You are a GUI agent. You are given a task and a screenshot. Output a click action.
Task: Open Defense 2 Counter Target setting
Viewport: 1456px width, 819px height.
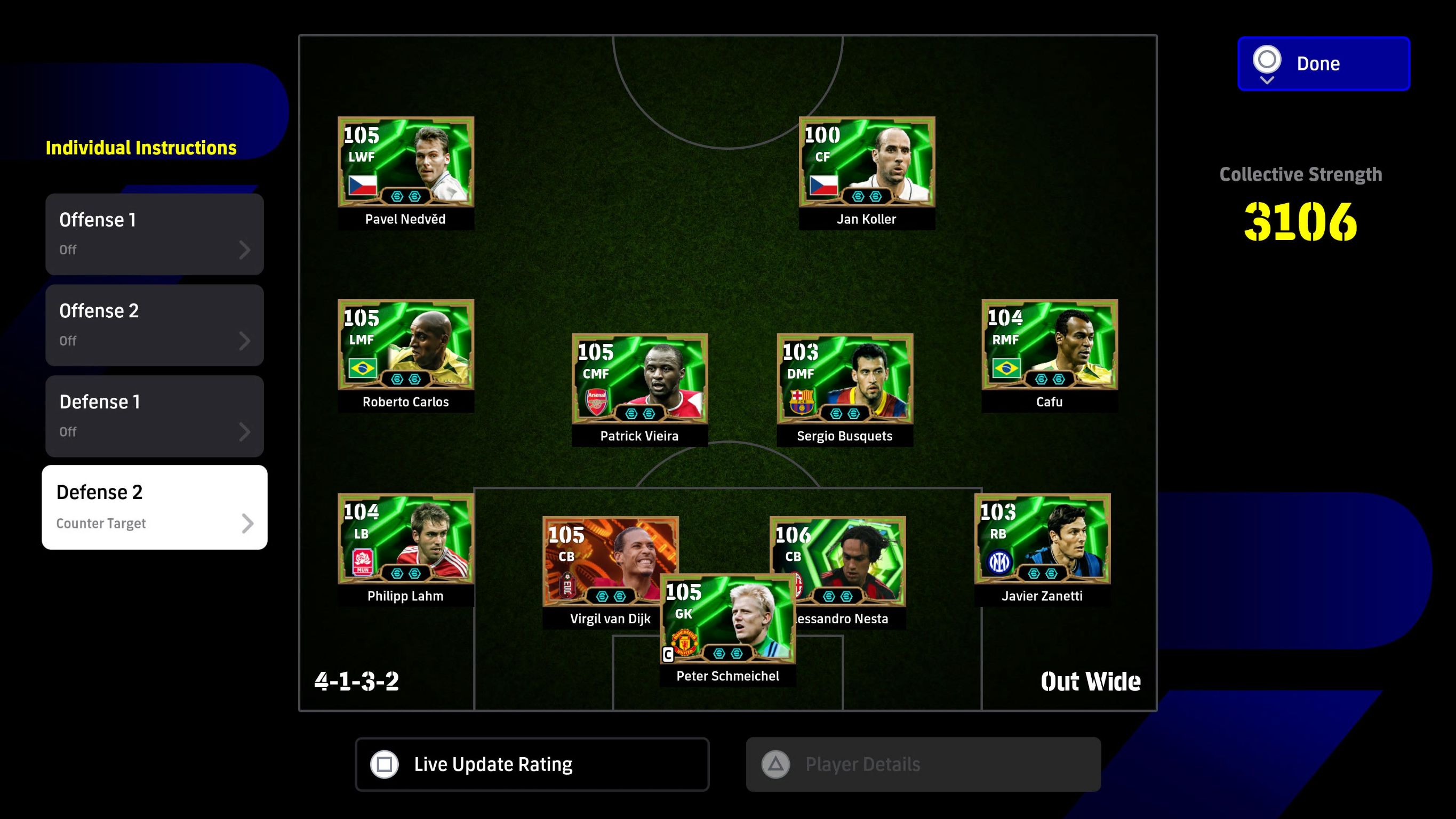[154, 507]
